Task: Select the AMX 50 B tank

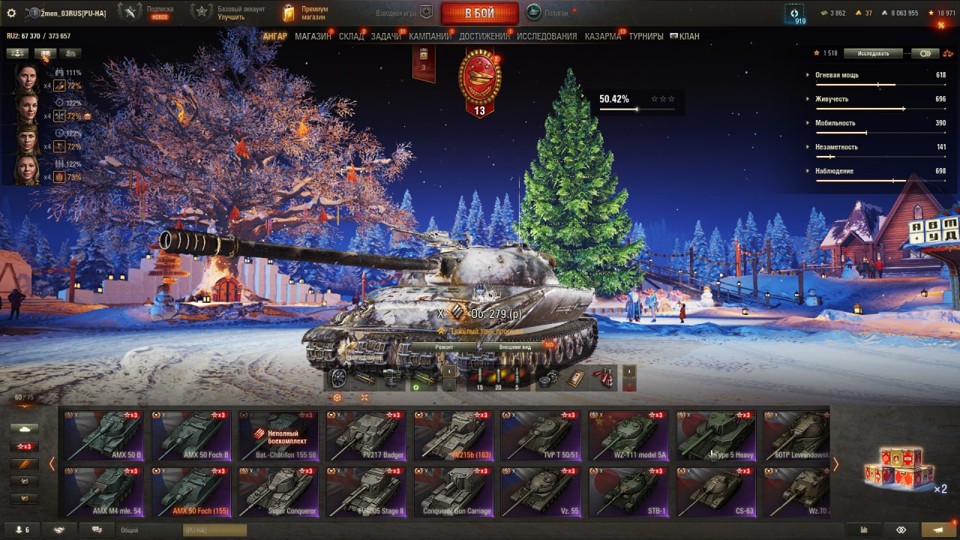Action: click(104, 435)
